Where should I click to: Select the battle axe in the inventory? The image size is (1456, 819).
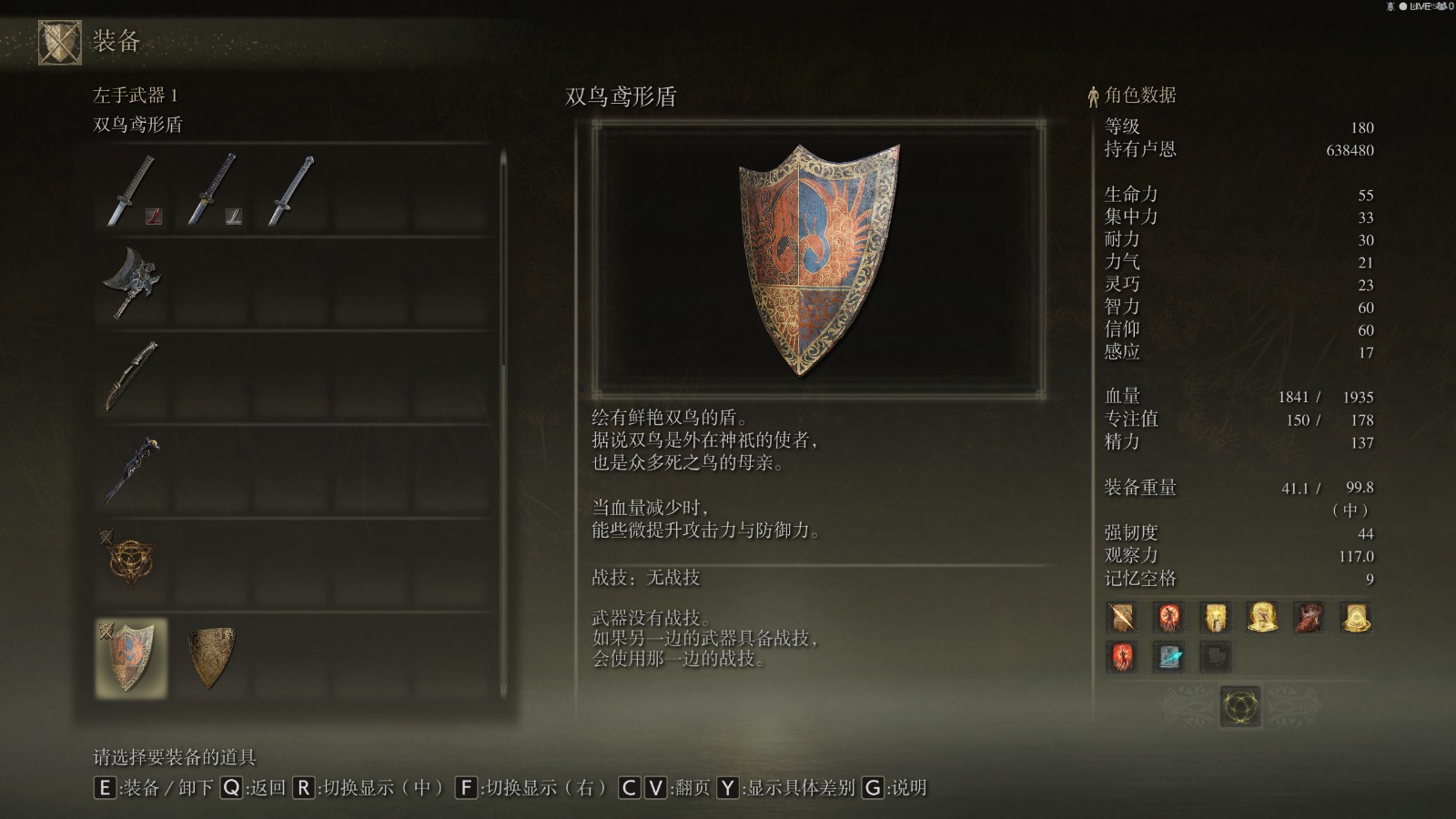134,282
